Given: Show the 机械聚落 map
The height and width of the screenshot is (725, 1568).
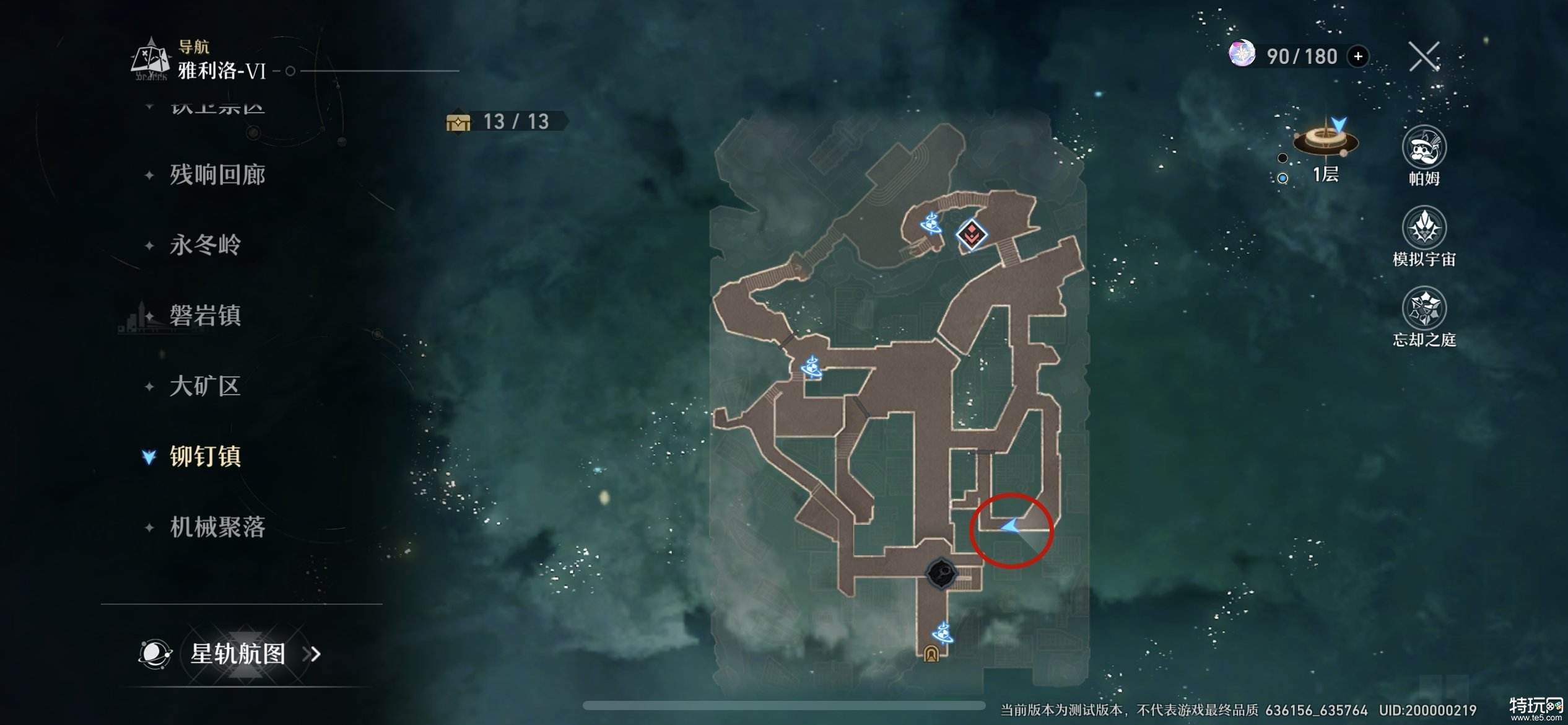Looking at the screenshot, I should coord(217,527).
